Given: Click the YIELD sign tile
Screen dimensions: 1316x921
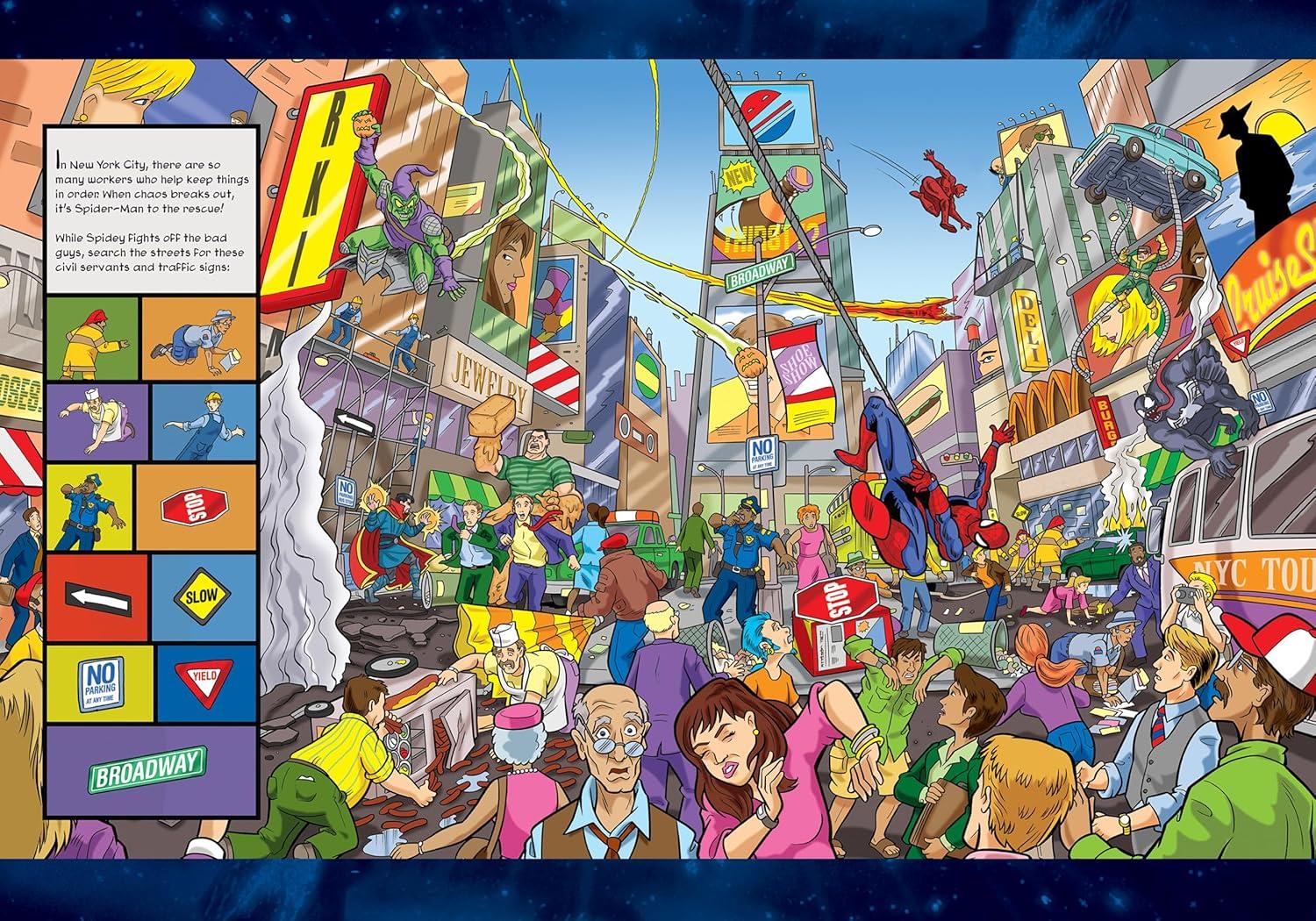Looking at the screenshot, I should [205, 684].
